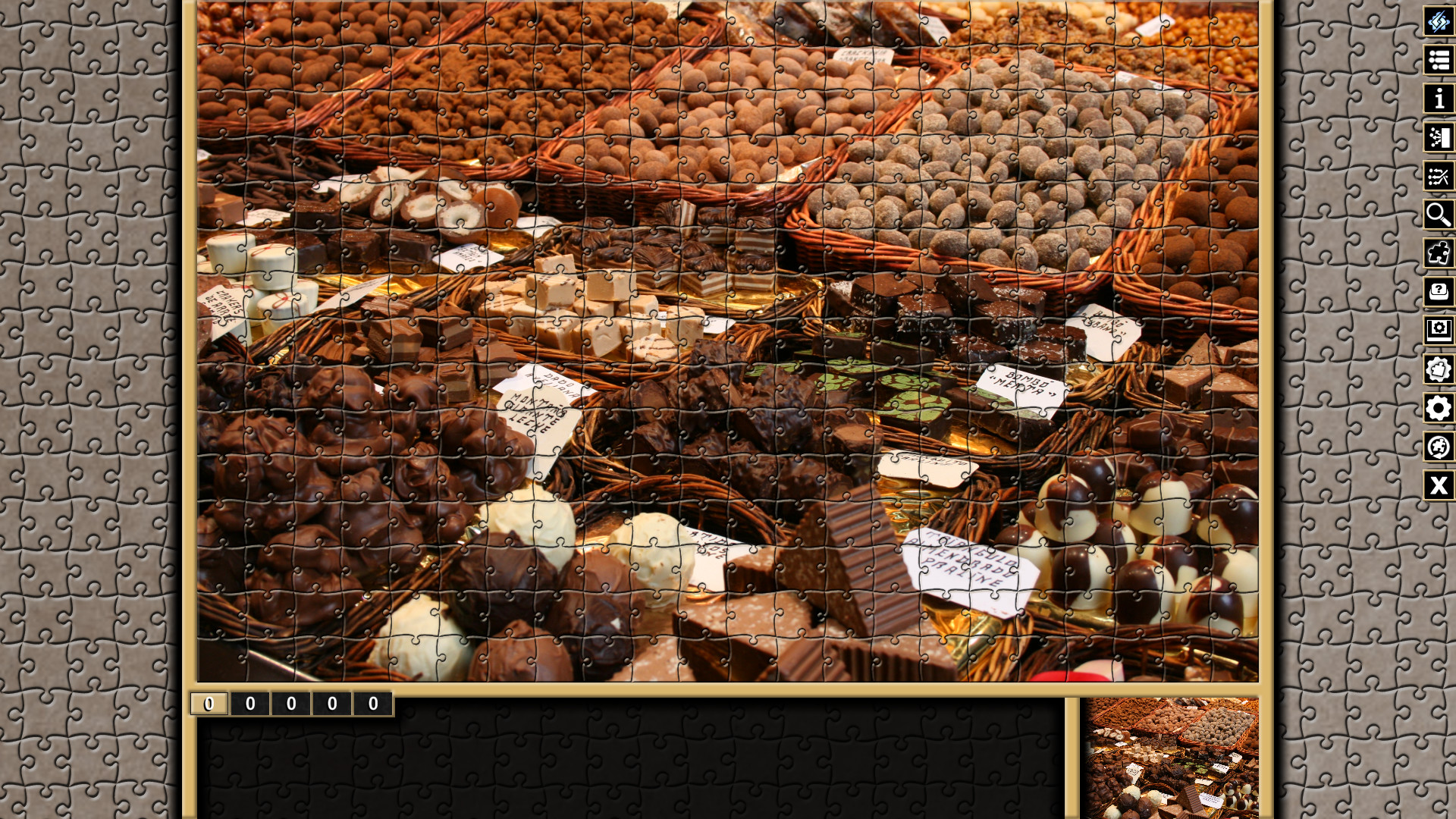Toggle the edge-pieces-only filter

pyautogui.click(x=1438, y=254)
